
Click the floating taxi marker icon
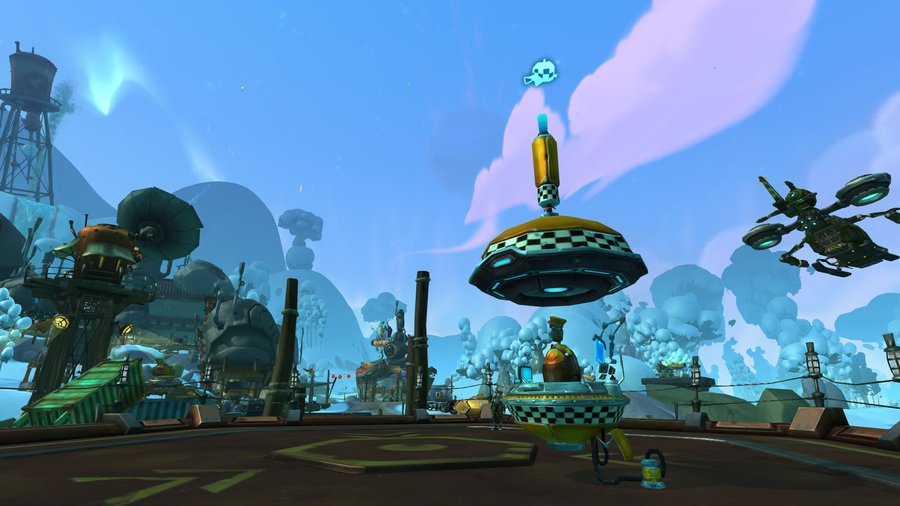click(x=539, y=74)
